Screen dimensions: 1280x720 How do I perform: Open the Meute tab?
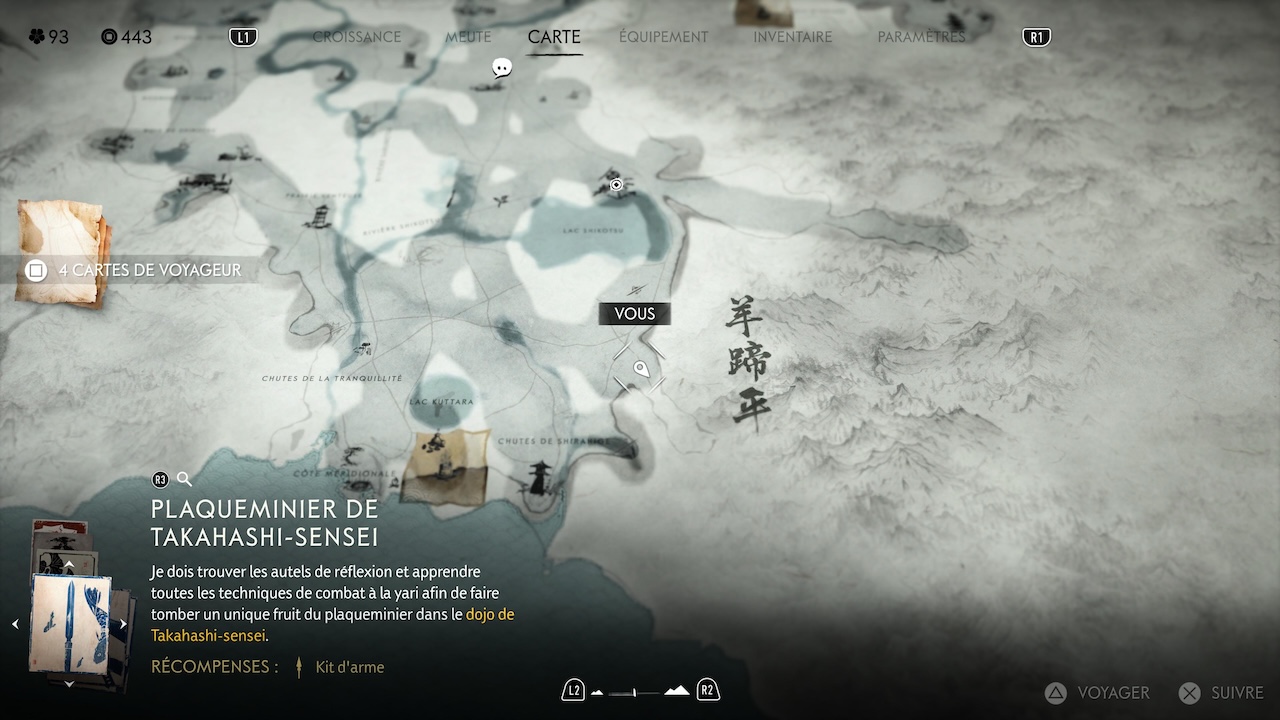468,37
